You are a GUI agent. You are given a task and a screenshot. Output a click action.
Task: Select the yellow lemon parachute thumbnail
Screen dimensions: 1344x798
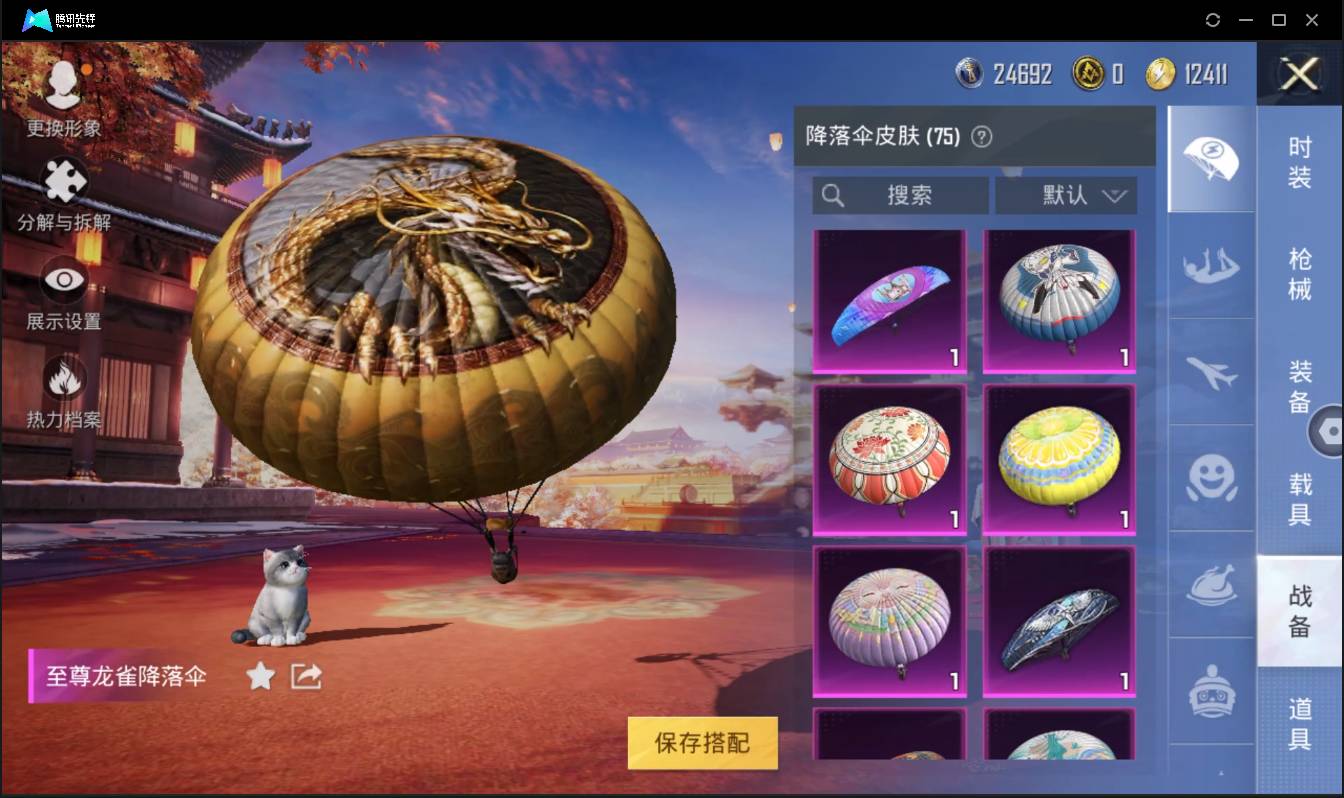pos(1058,460)
